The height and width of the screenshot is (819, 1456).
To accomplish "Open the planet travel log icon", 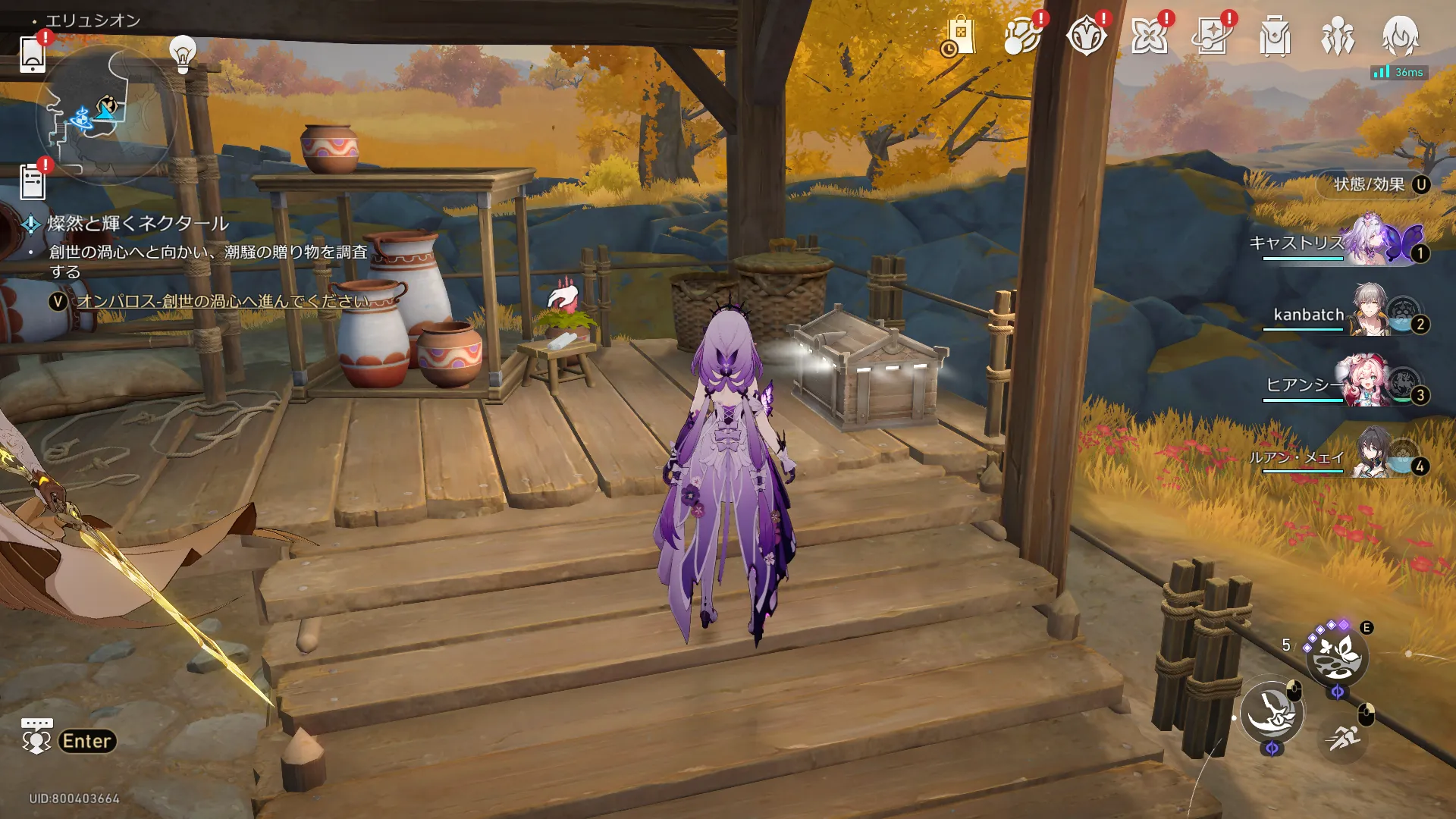I will 1022,36.
